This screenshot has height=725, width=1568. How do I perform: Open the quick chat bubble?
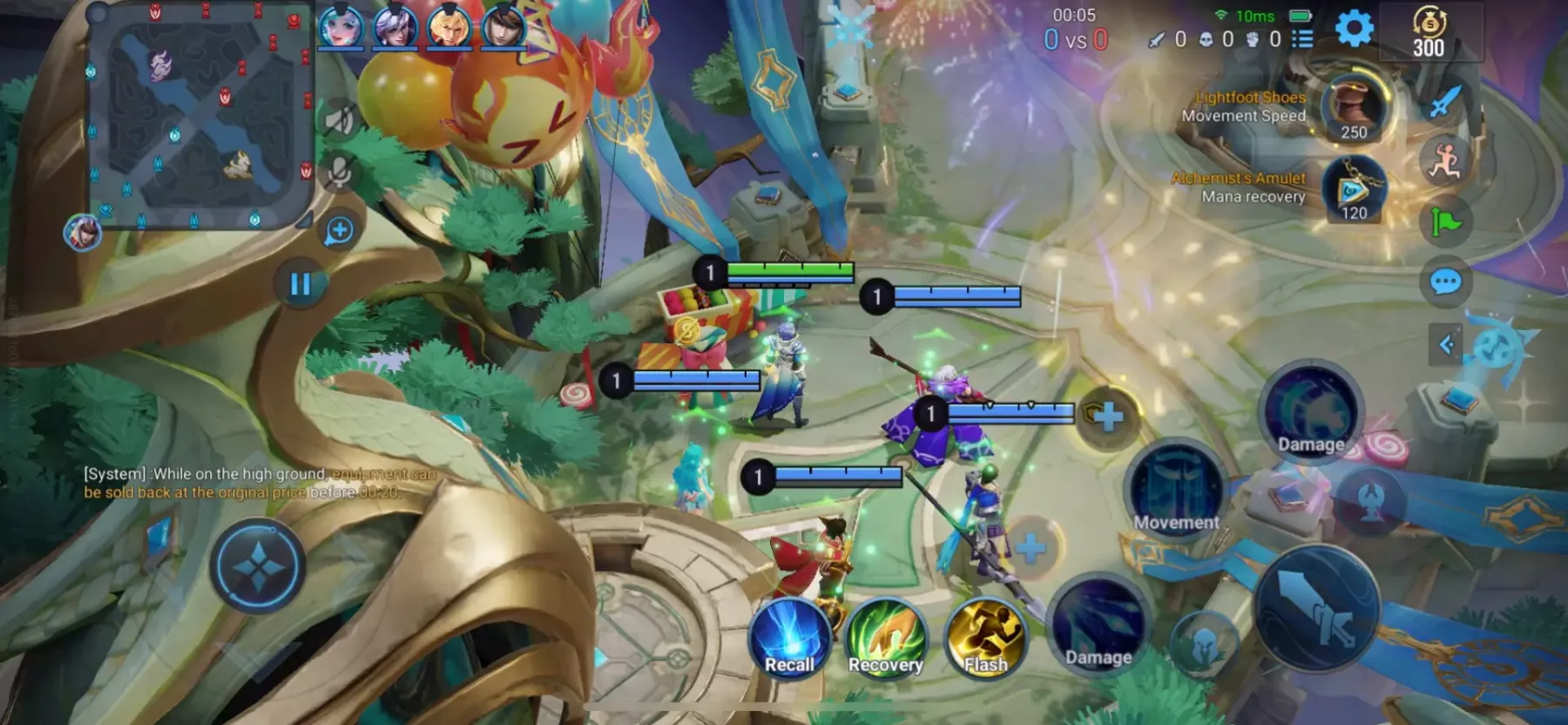(1446, 281)
